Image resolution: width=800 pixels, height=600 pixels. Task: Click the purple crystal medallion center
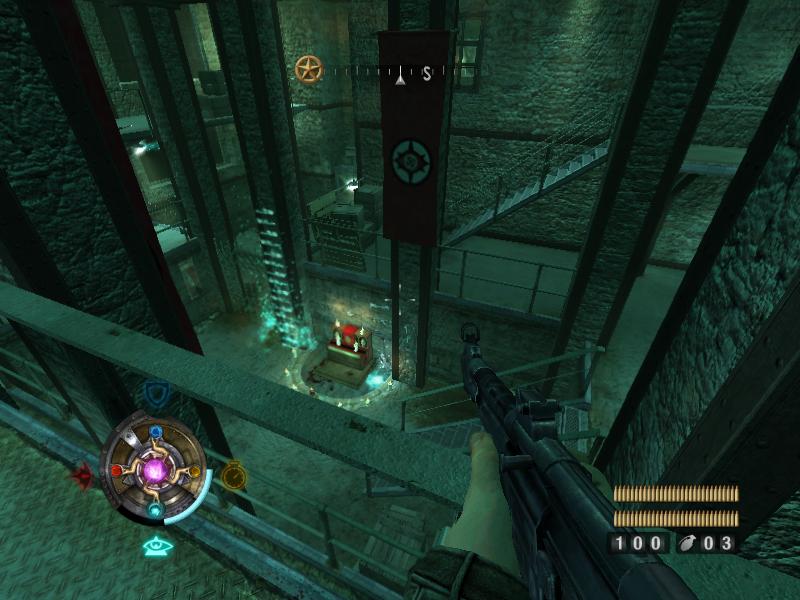(156, 469)
